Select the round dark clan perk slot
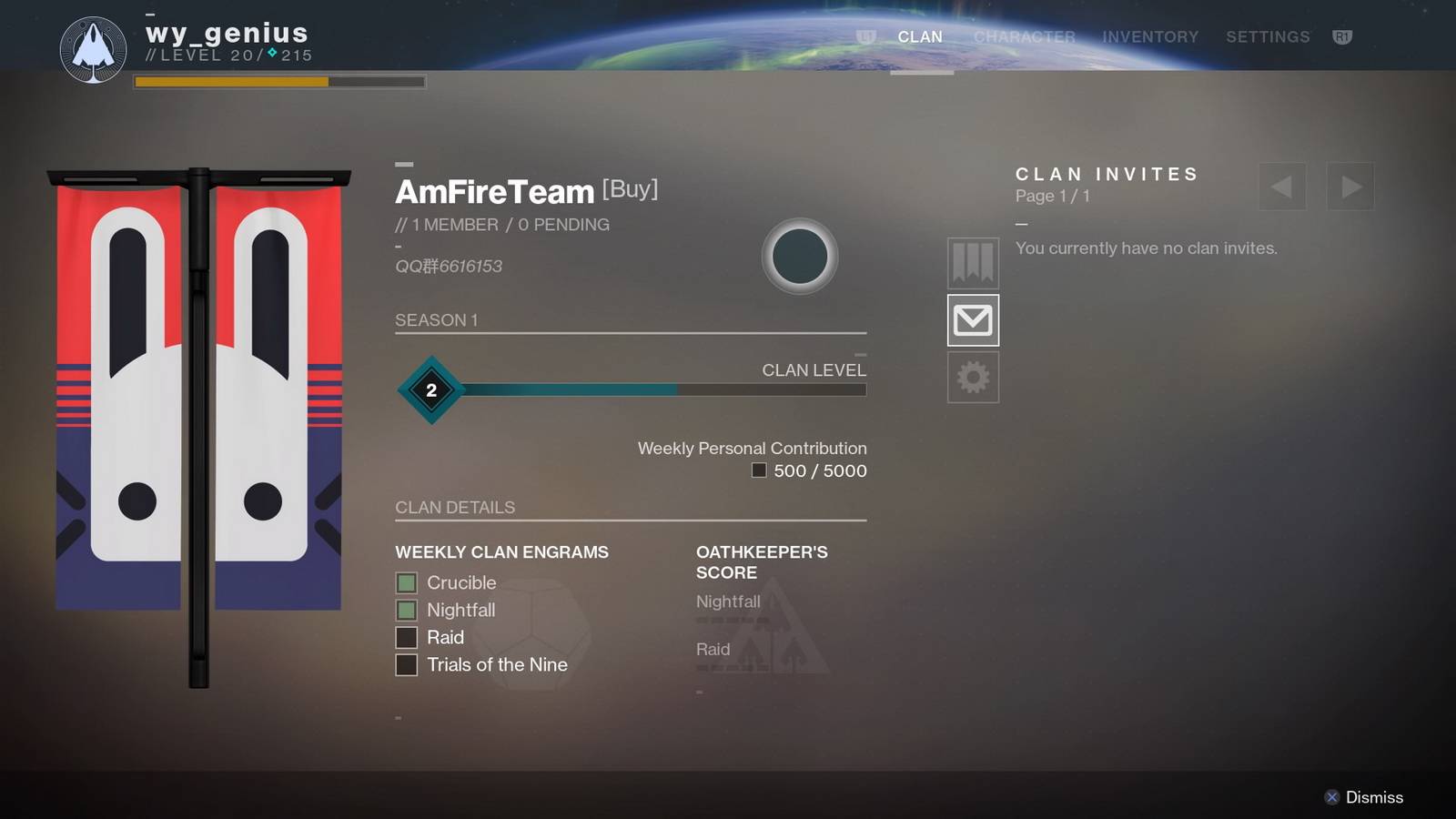 click(799, 257)
